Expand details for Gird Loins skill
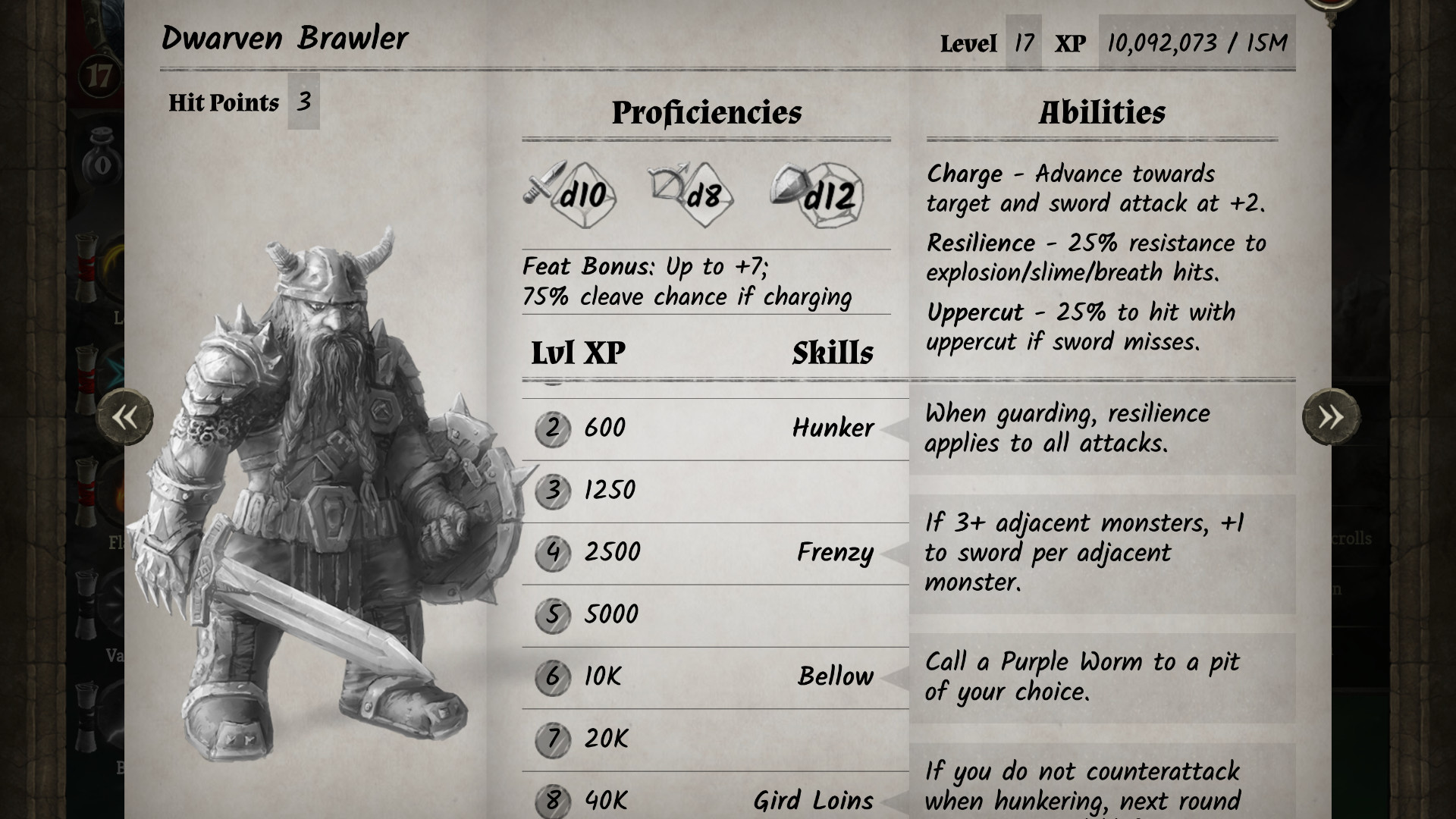Screen dimensions: 1456x819 pyautogui.click(x=813, y=800)
